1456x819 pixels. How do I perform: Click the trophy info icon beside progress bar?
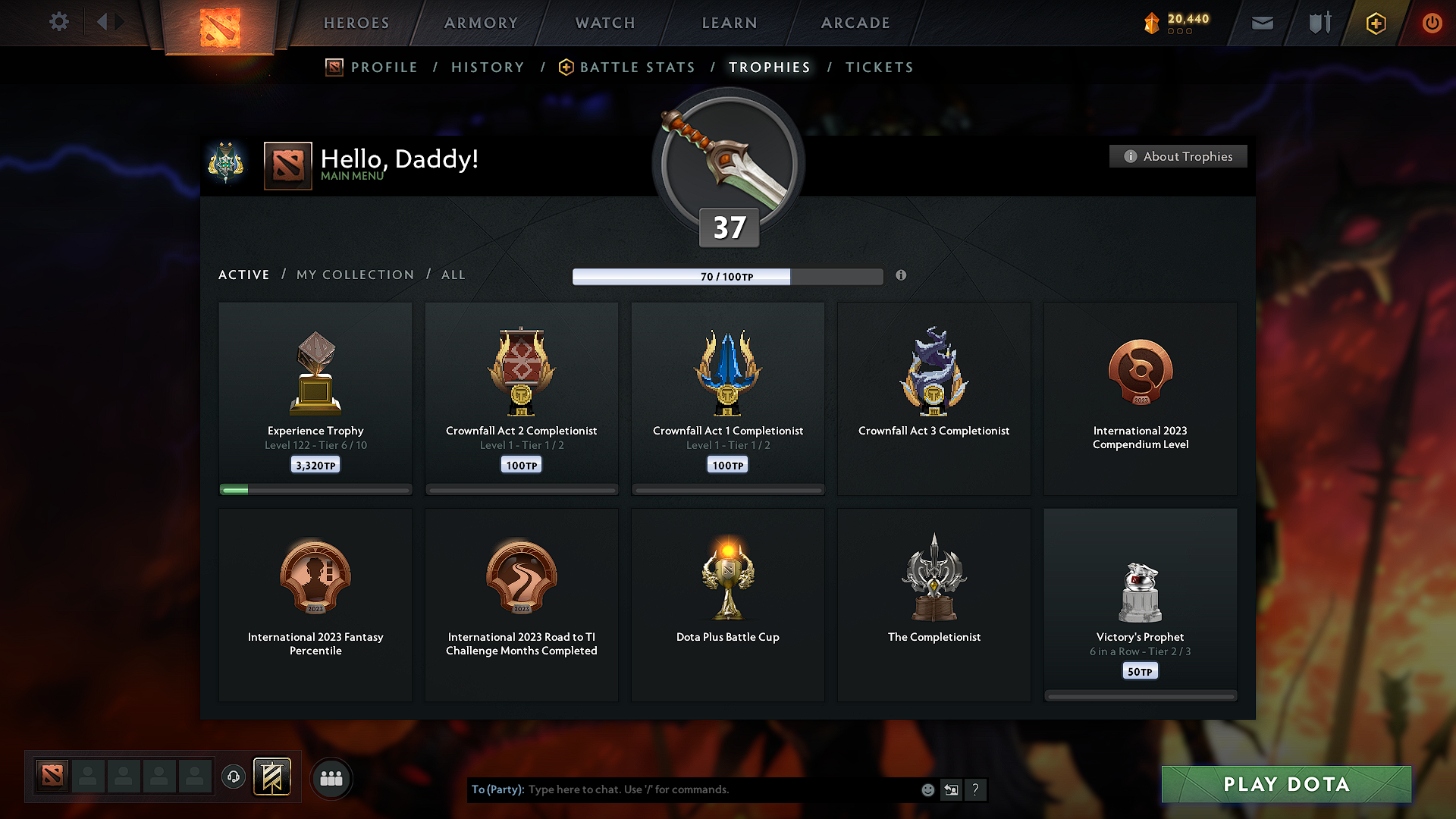pyautogui.click(x=902, y=276)
